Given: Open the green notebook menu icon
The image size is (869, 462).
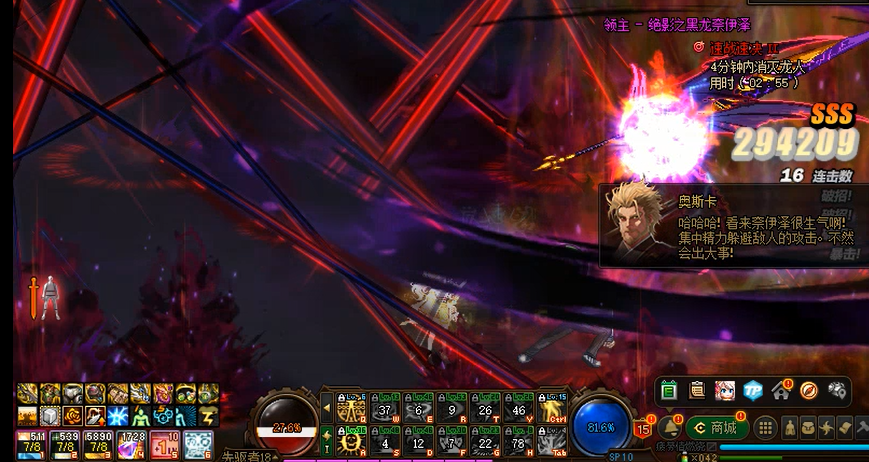Looking at the screenshot, I should pyautogui.click(x=669, y=390).
